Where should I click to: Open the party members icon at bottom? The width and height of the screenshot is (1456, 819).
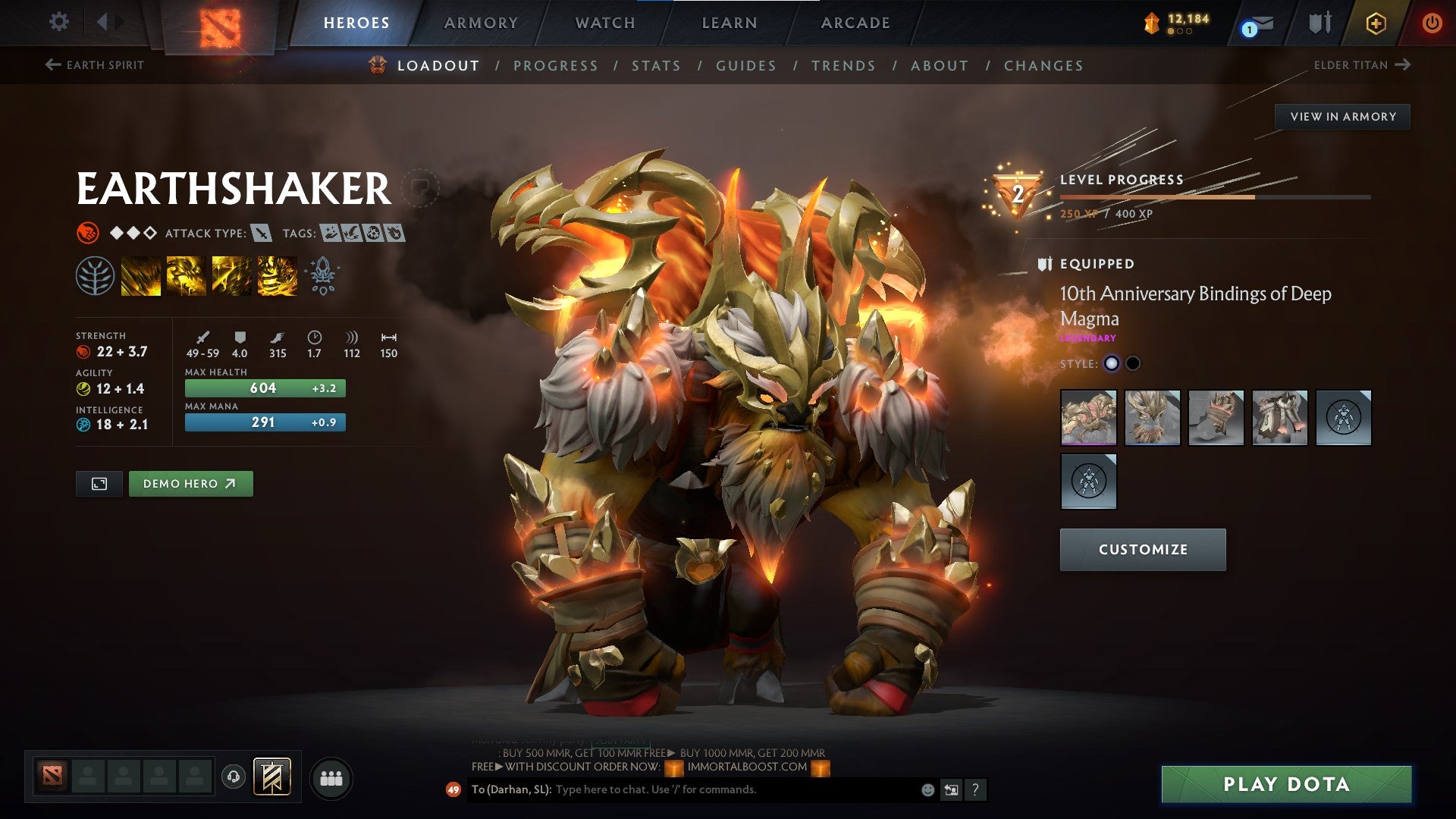point(331,778)
